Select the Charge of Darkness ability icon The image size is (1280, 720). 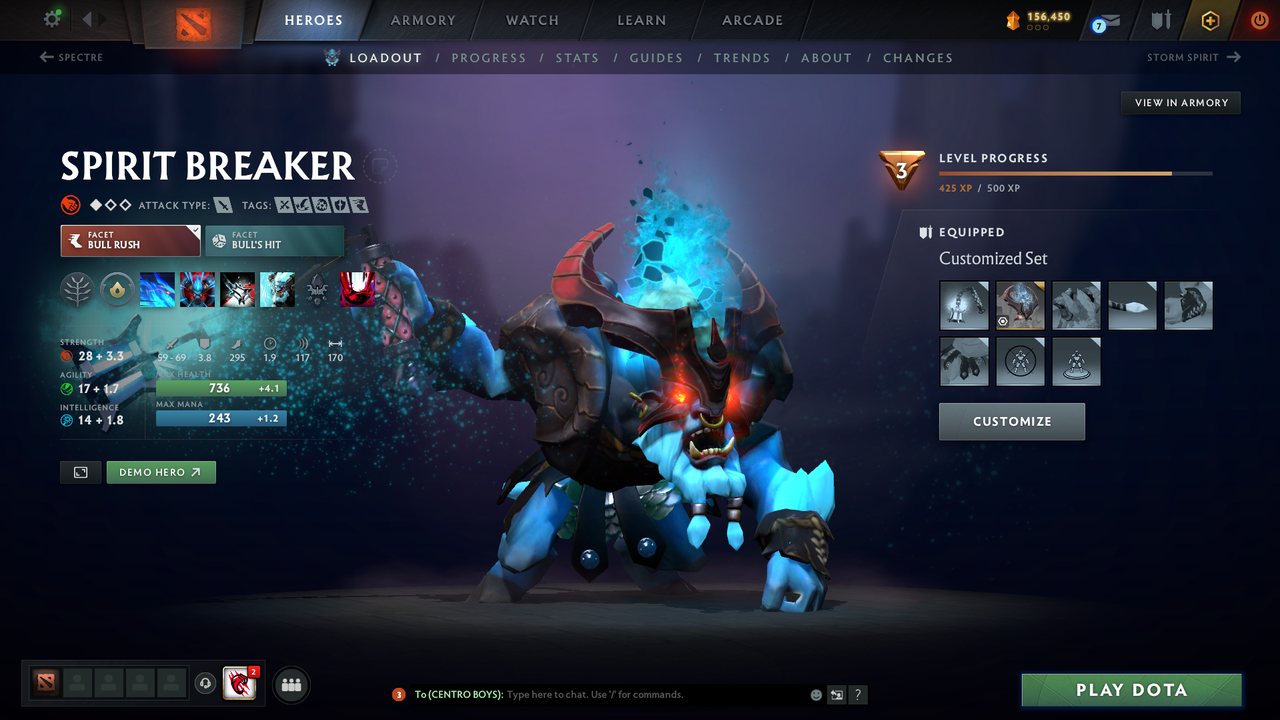point(157,289)
